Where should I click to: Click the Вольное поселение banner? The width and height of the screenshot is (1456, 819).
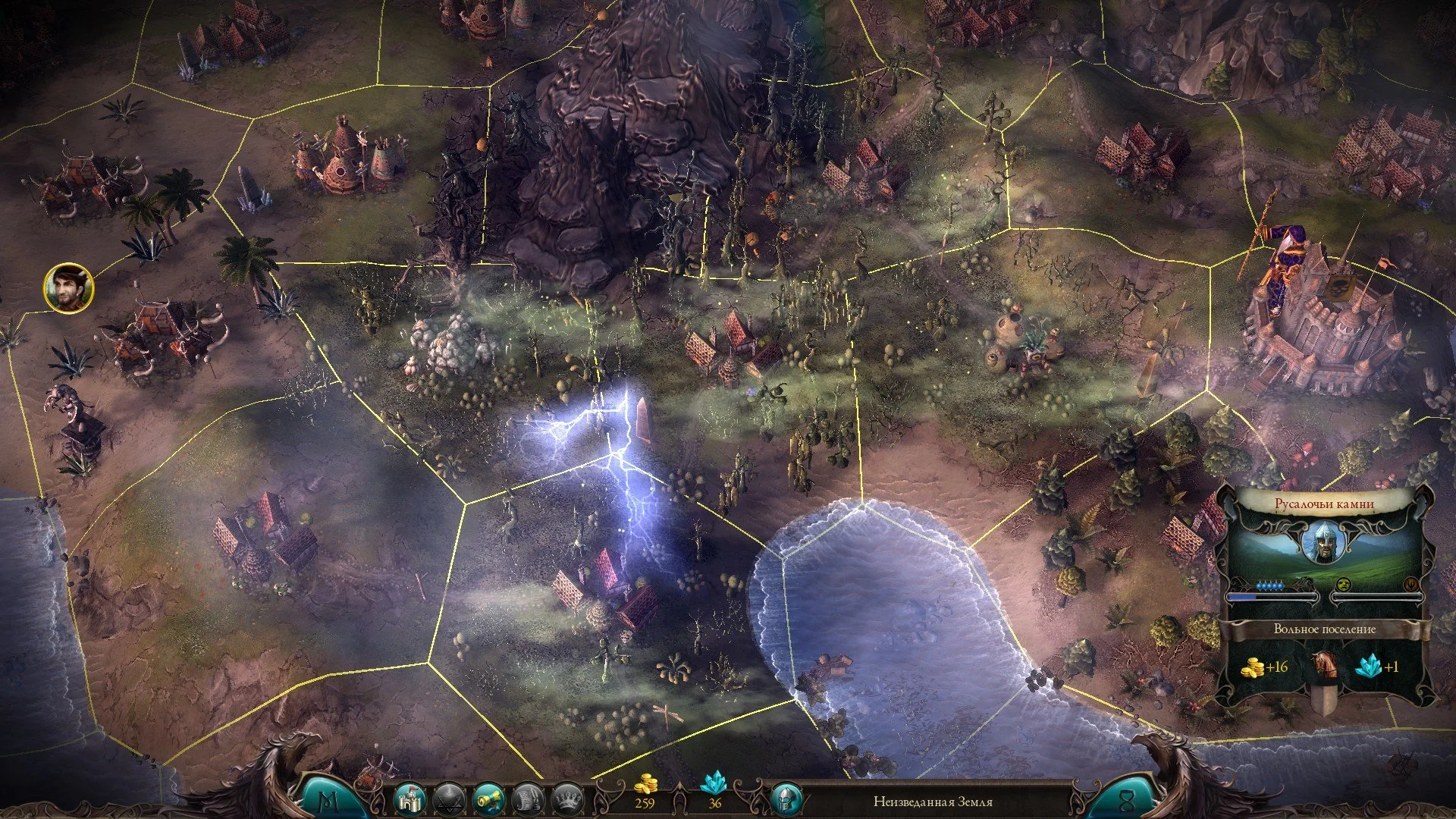point(1325,629)
